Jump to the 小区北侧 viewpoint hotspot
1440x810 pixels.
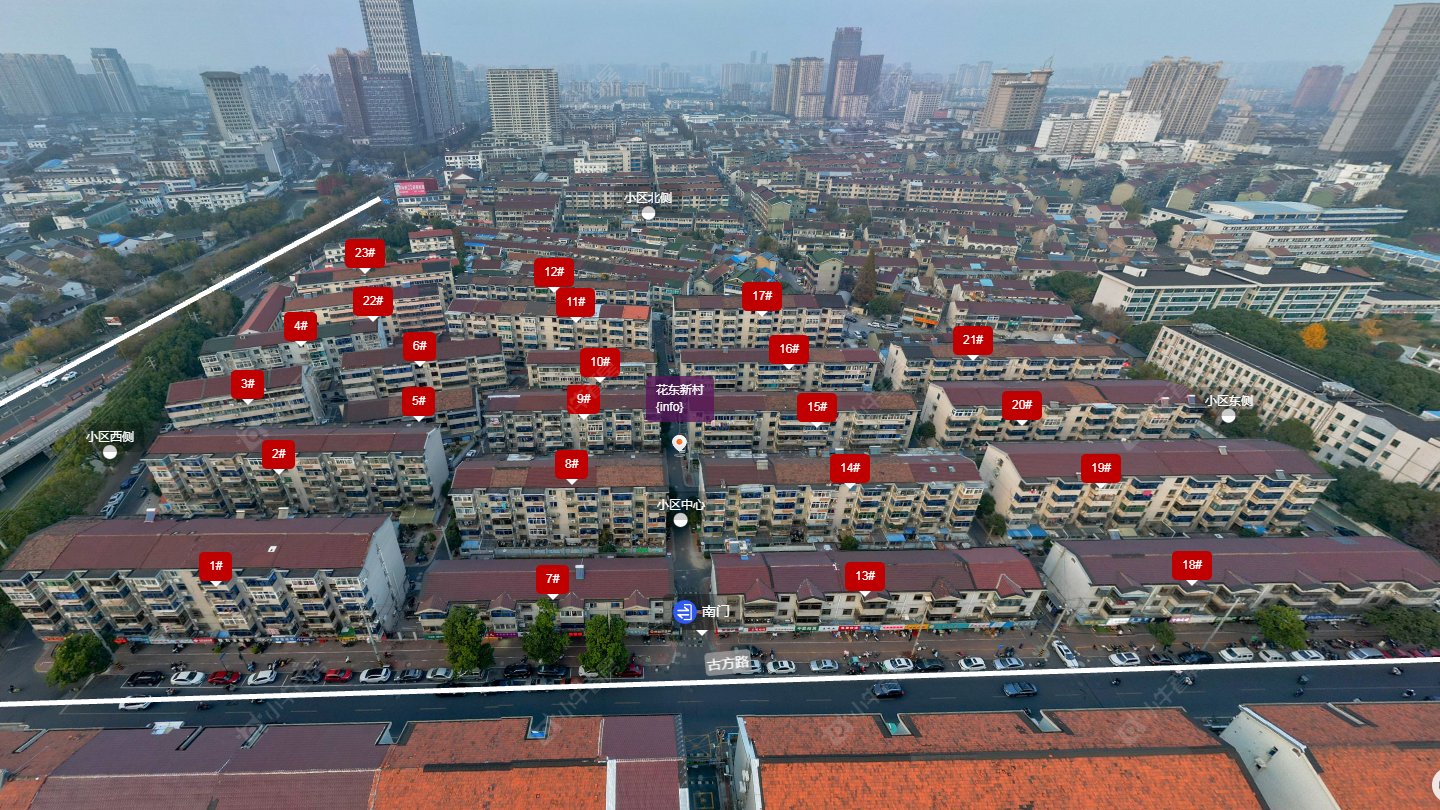pos(648,213)
